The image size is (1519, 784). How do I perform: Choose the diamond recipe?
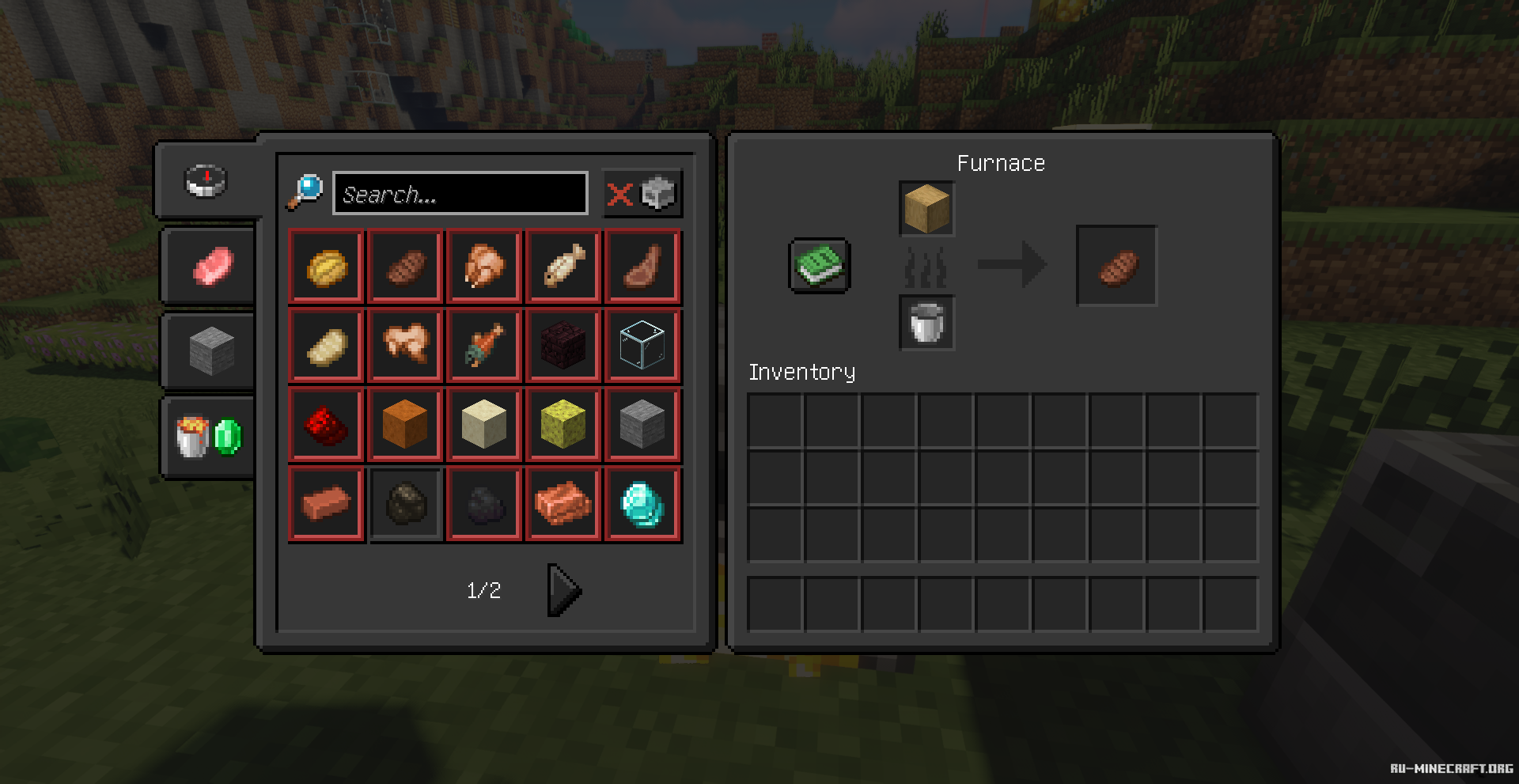click(x=642, y=504)
